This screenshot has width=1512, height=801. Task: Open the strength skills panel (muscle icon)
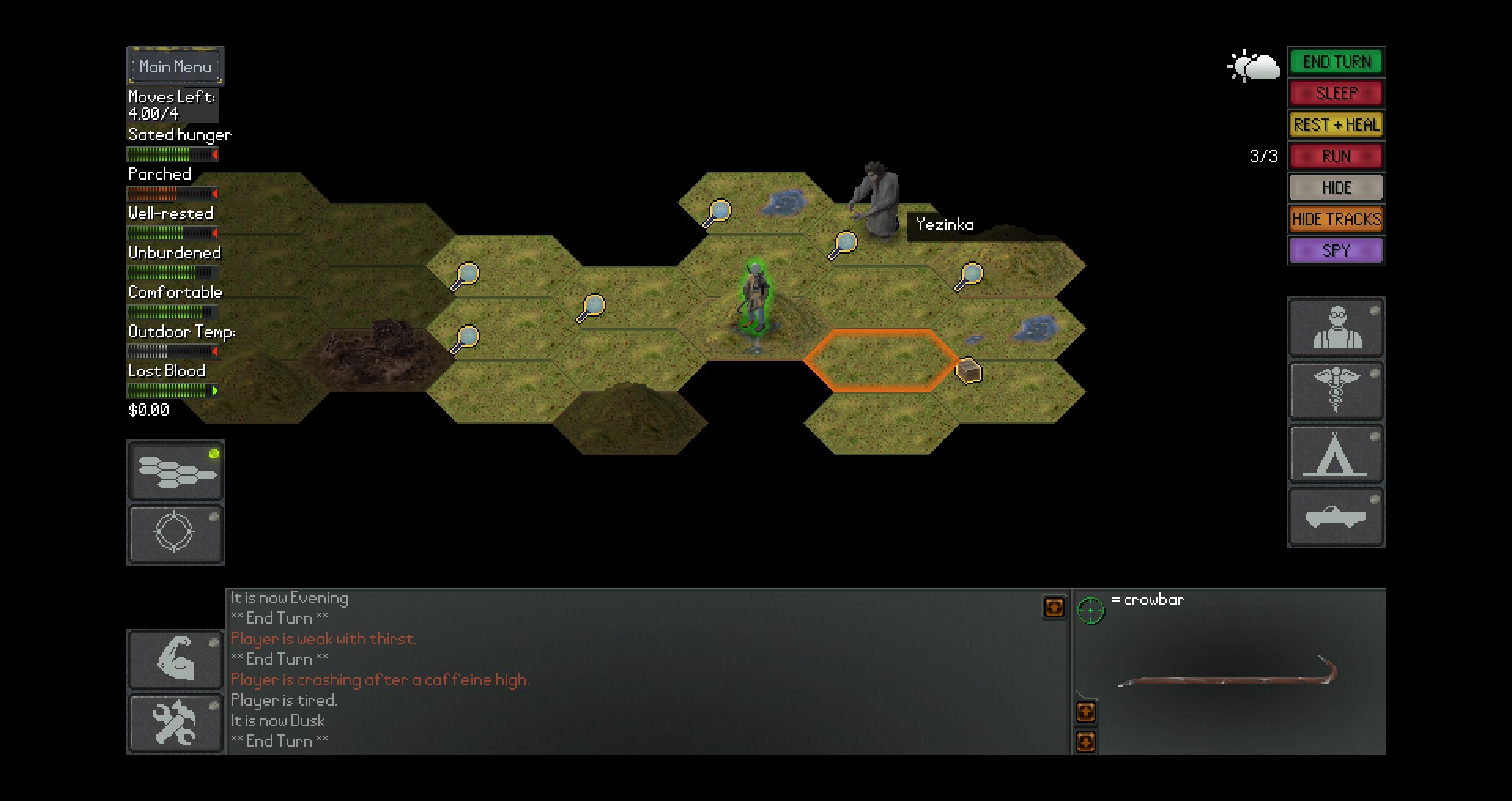175,659
